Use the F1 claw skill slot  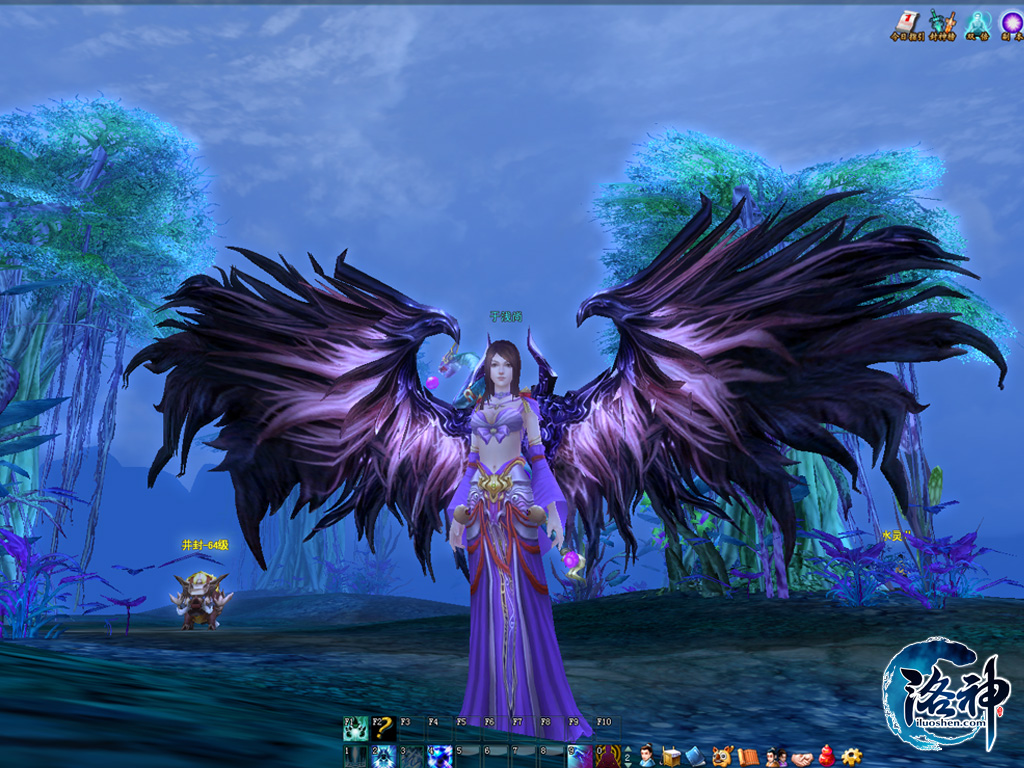pos(356,729)
